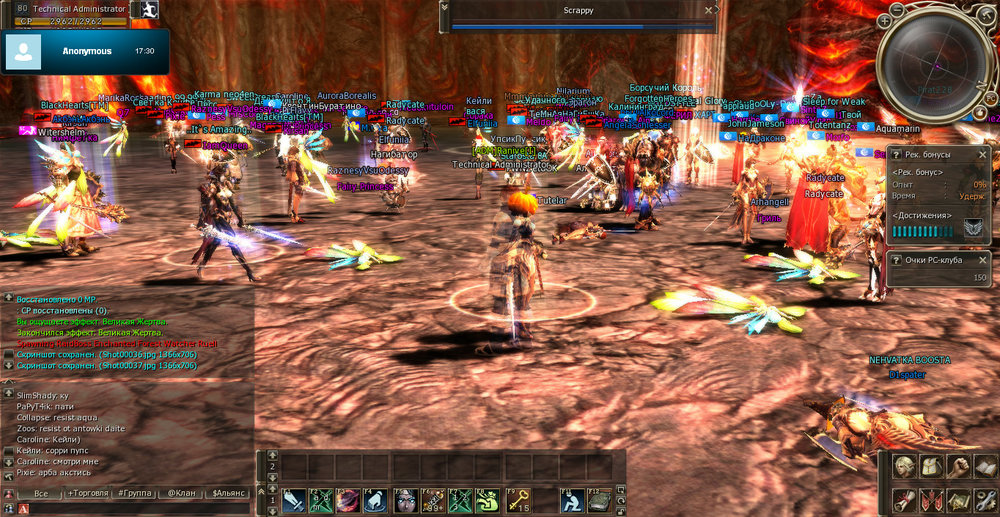Switch chat to the Клан tab
Viewport: 1000px width, 517px height.
pyautogui.click(x=180, y=494)
